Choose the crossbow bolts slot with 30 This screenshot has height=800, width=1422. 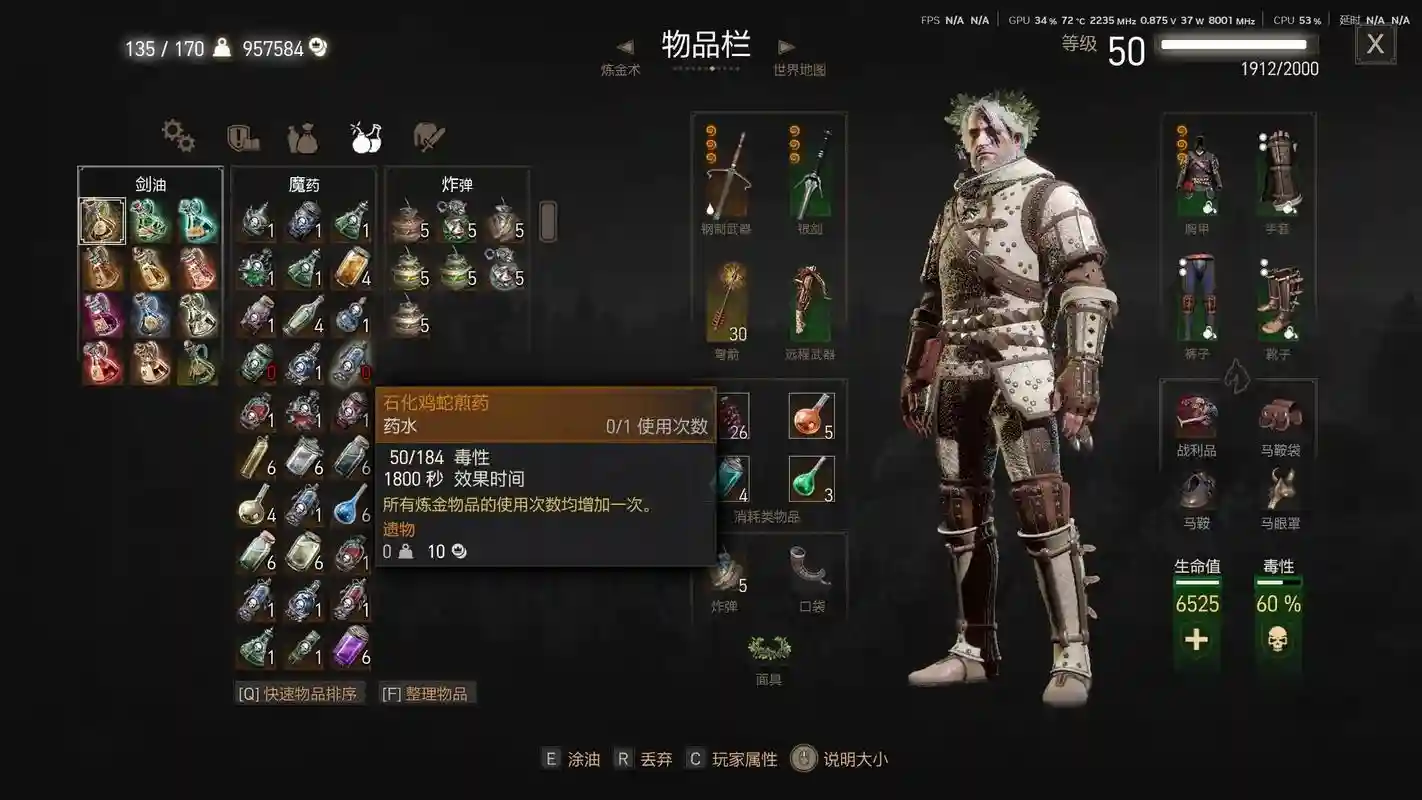point(727,302)
